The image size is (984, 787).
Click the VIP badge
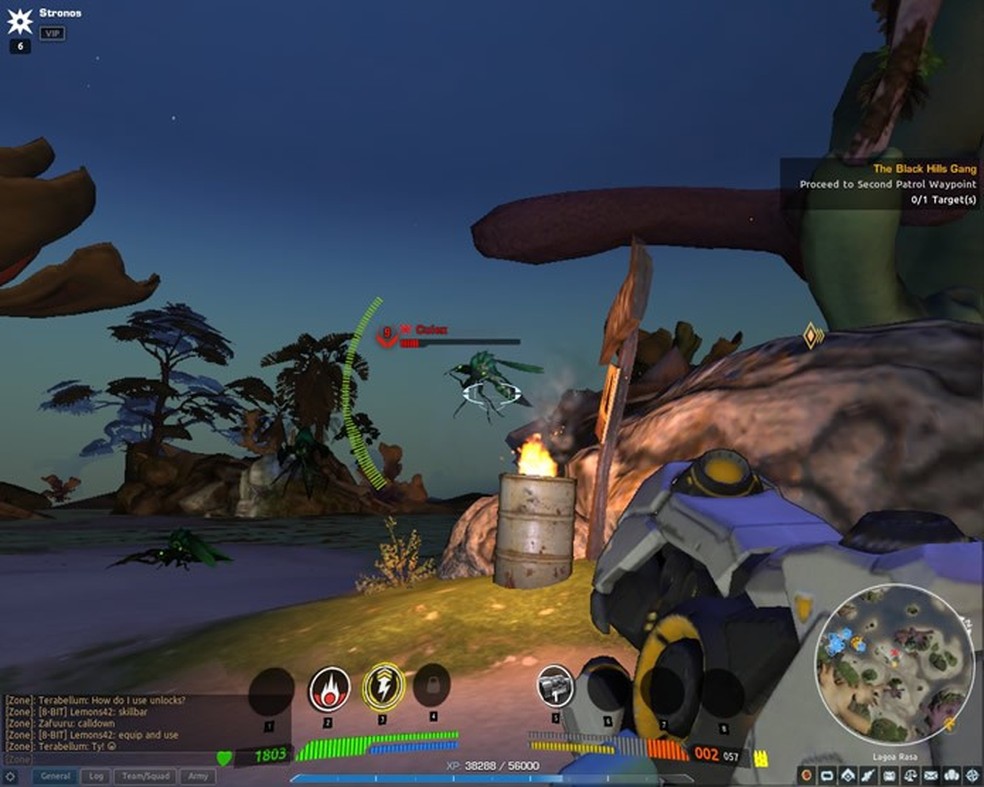tap(52, 33)
